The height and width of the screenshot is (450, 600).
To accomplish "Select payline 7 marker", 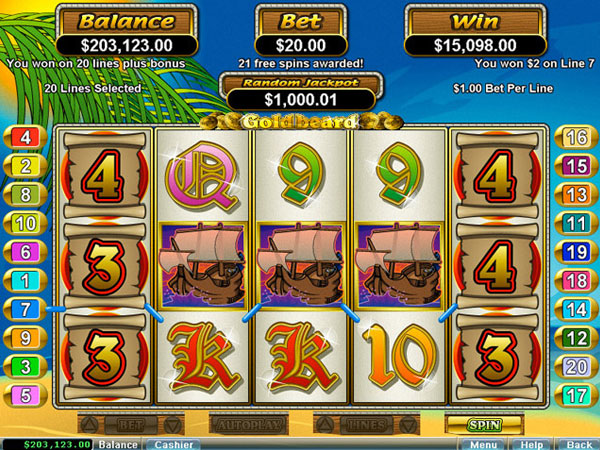I will (24, 309).
